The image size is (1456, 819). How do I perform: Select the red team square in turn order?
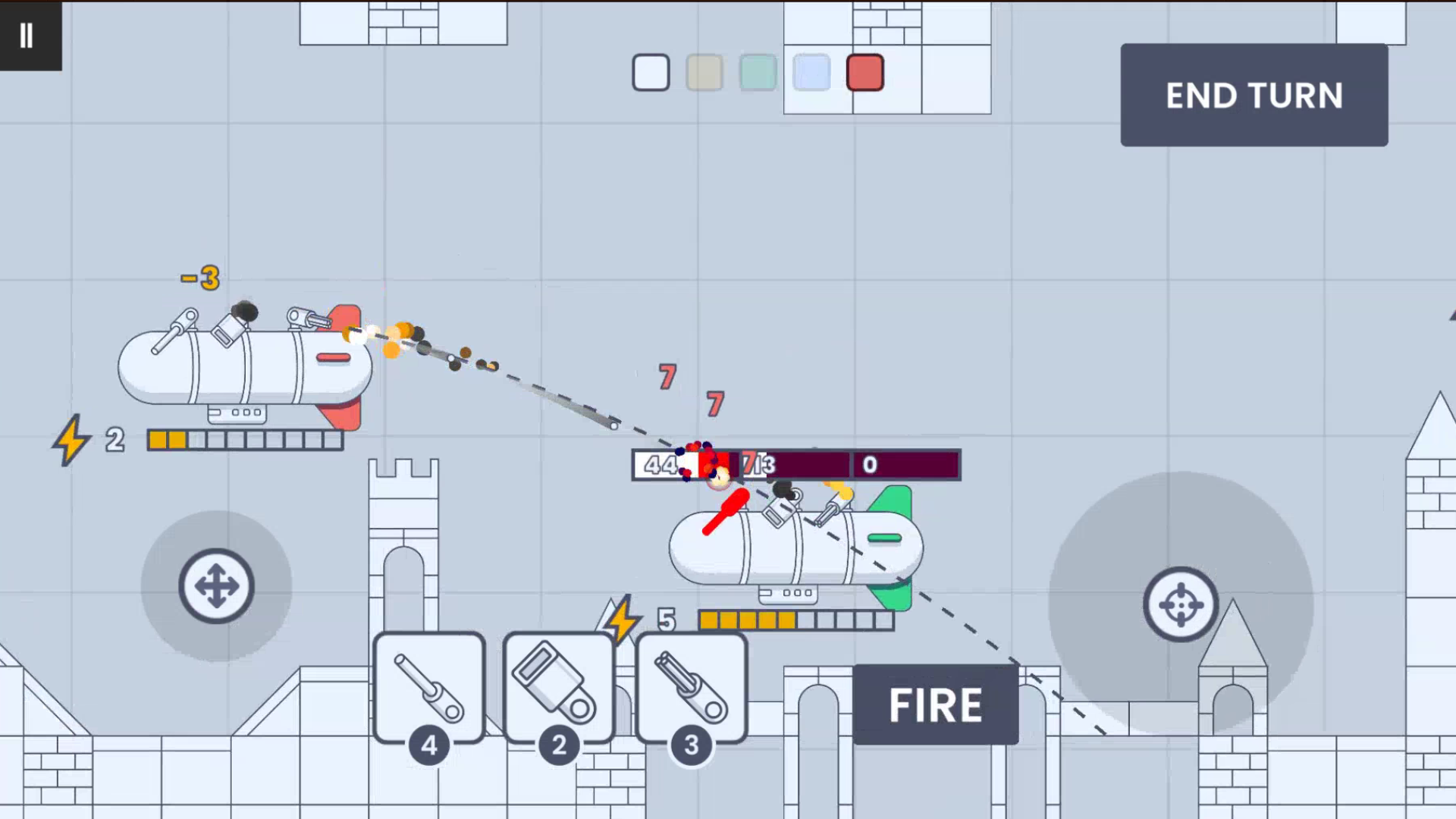tap(864, 73)
